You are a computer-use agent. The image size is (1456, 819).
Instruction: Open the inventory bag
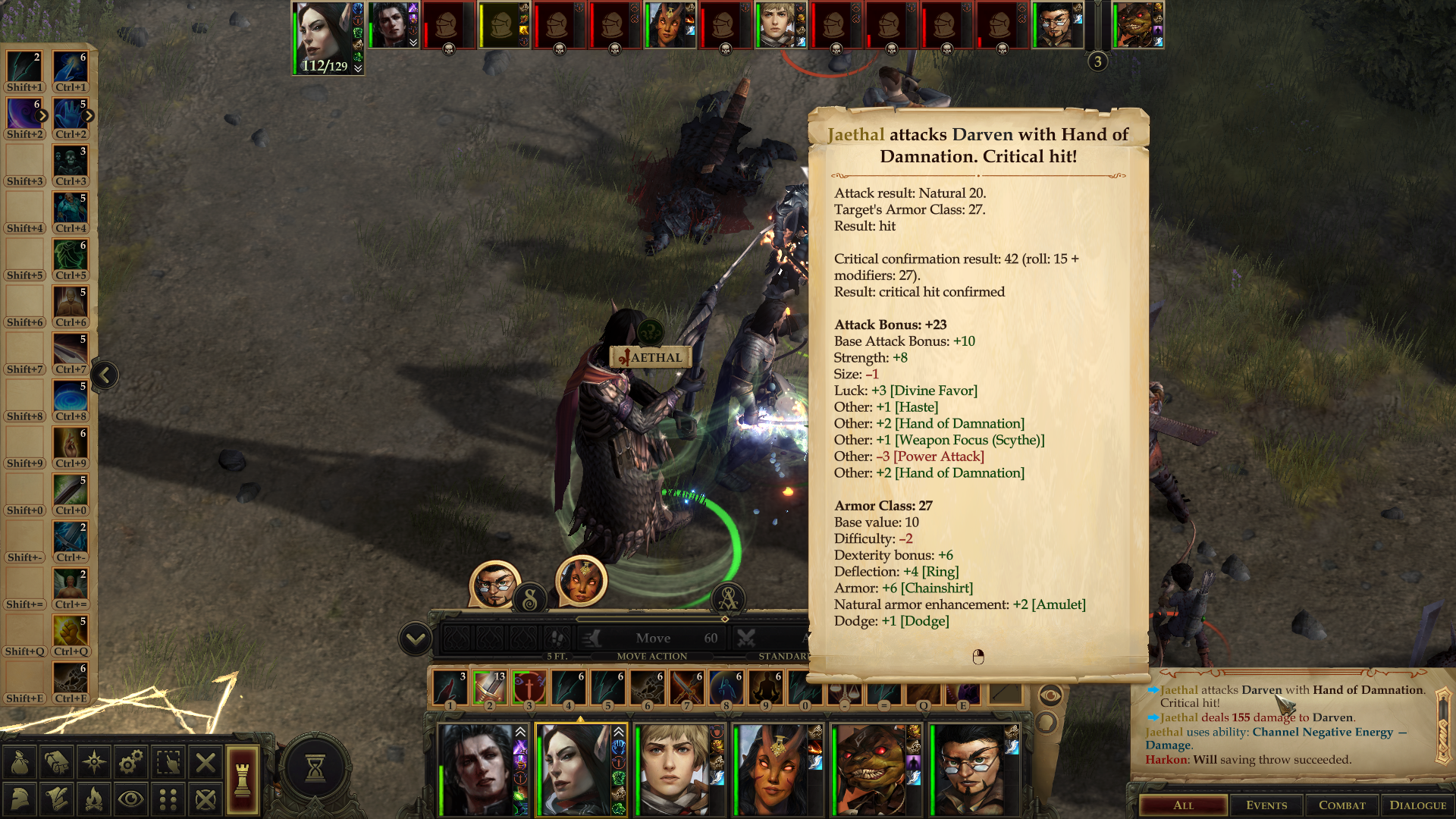[x=20, y=762]
